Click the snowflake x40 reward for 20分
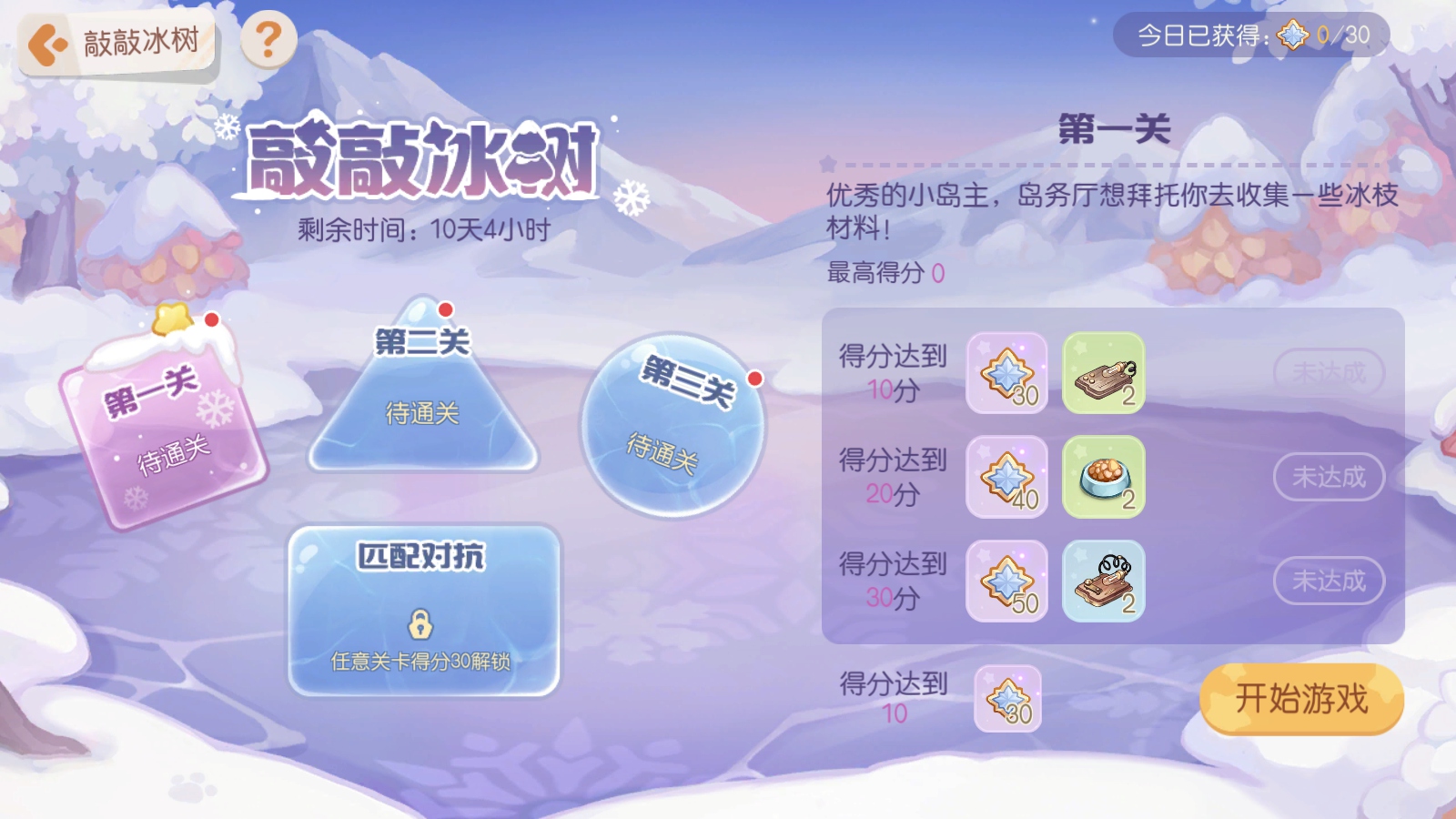 pyautogui.click(x=1006, y=478)
